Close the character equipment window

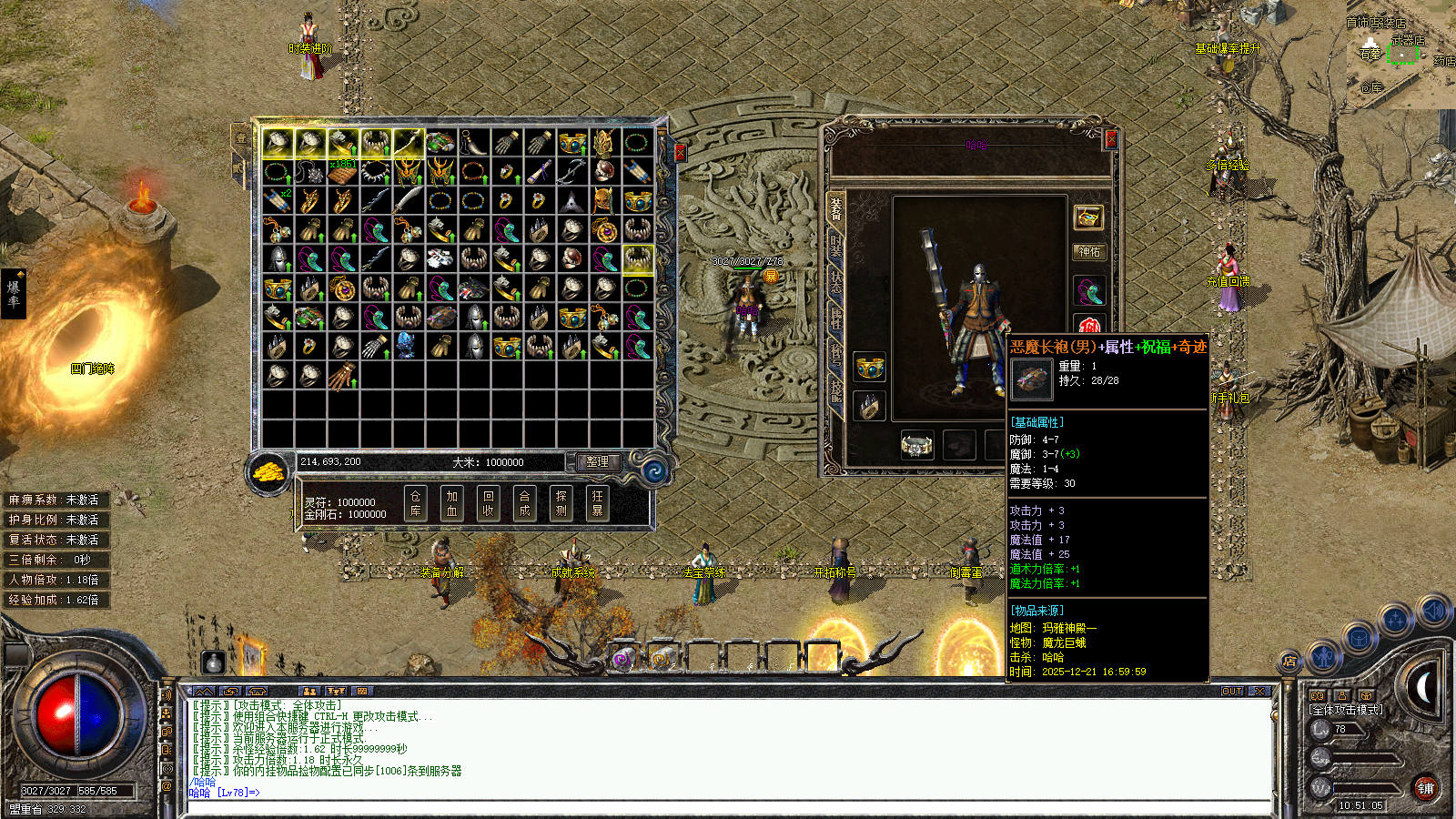1110,140
